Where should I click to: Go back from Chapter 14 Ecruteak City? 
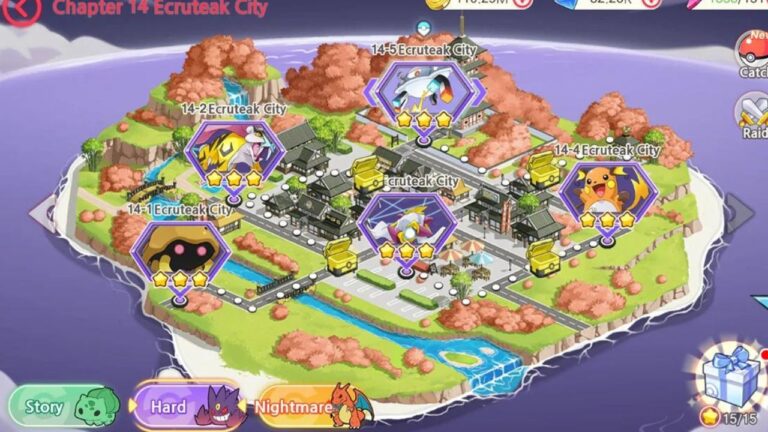(23, 9)
